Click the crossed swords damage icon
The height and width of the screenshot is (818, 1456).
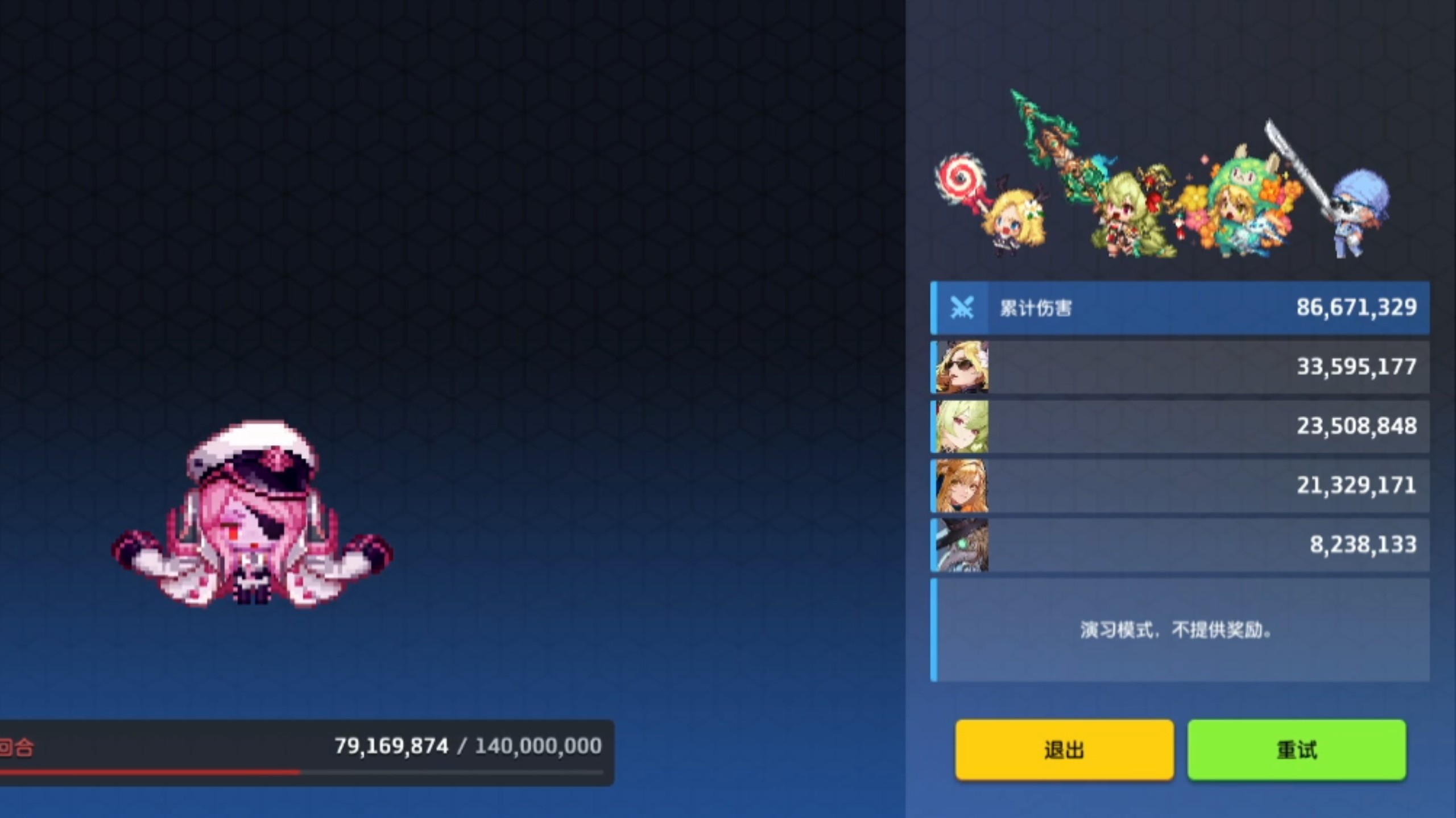pyautogui.click(x=962, y=308)
